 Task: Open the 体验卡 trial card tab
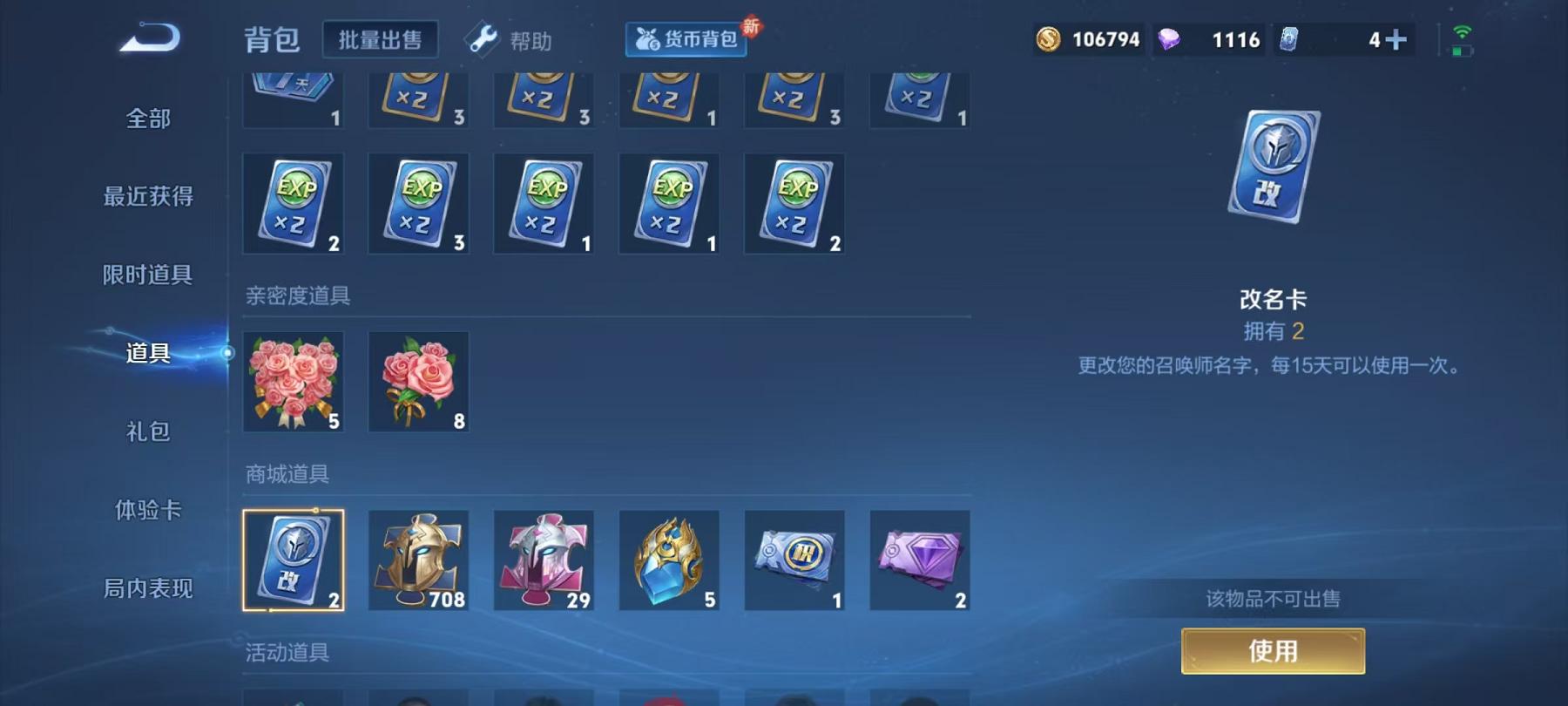[x=148, y=510]
